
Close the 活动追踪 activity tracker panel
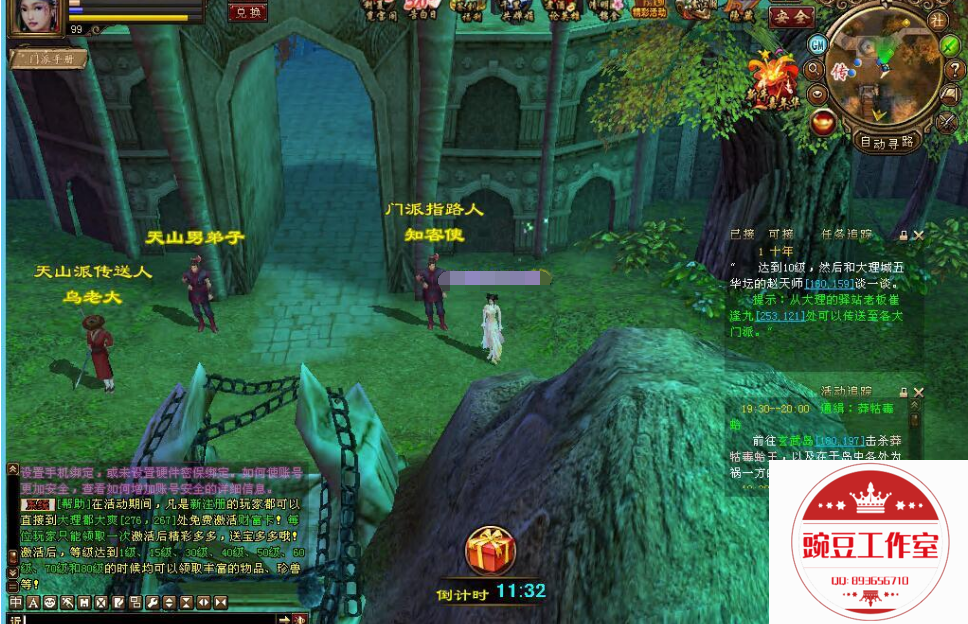tap(919, 392)
